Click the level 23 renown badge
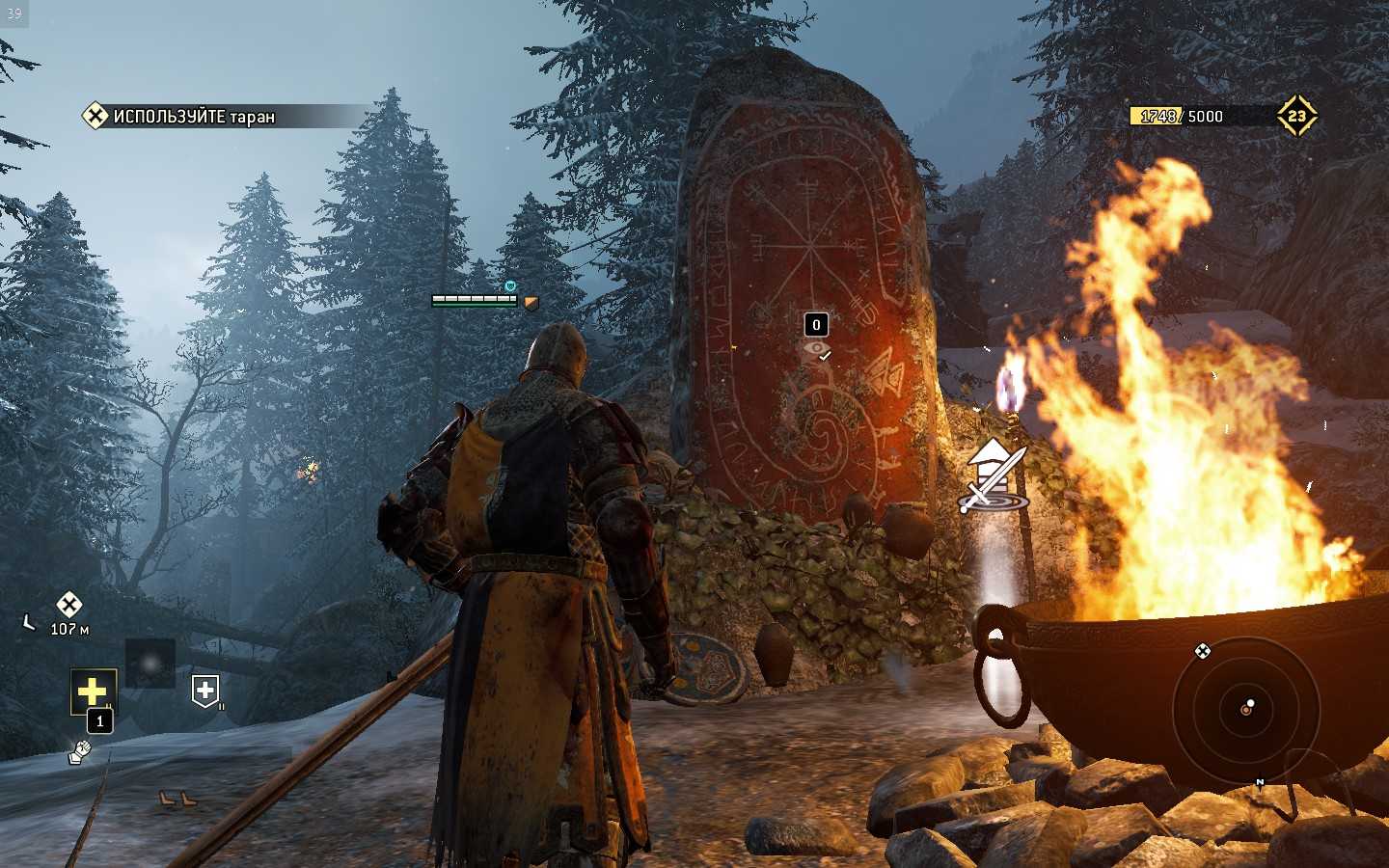This screenshot has width=1389, height=868. tap(1295, 116)
